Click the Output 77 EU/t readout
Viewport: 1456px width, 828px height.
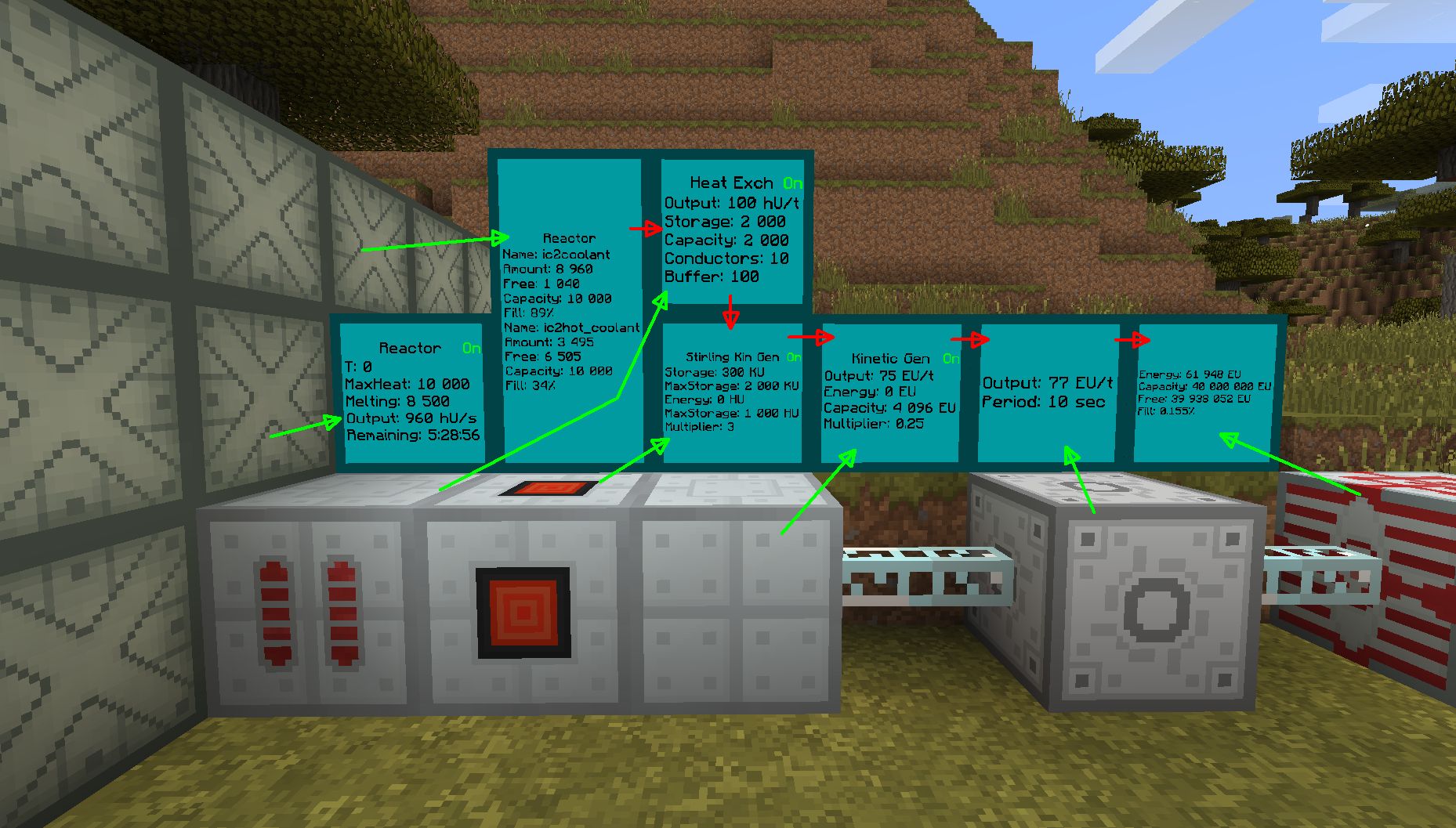1046,383
